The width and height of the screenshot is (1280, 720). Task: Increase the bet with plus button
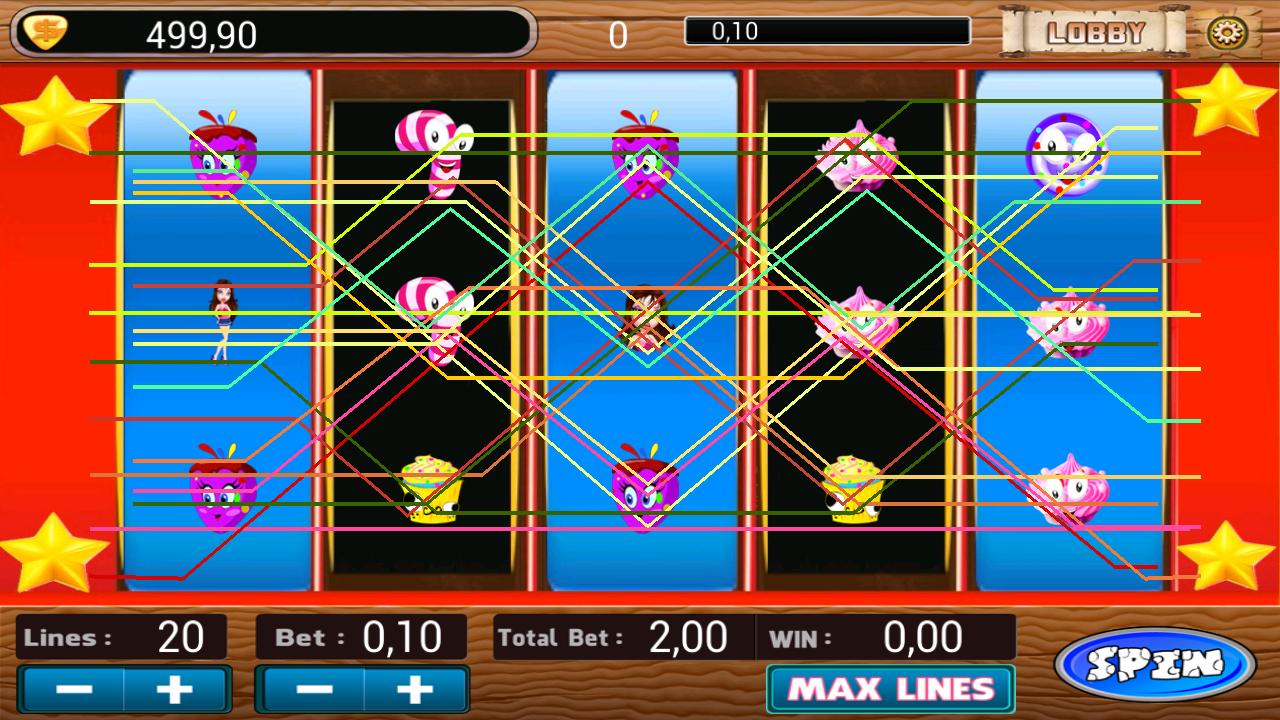pos(416,688)
